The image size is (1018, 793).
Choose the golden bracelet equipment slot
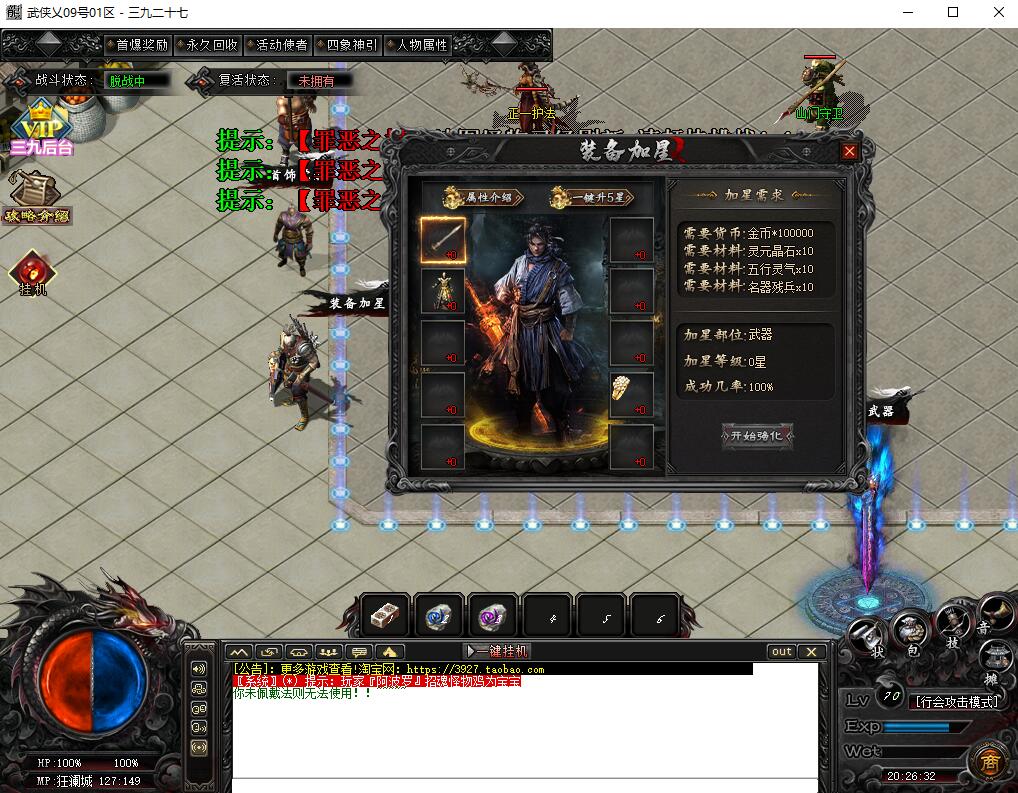click(631, 394)
